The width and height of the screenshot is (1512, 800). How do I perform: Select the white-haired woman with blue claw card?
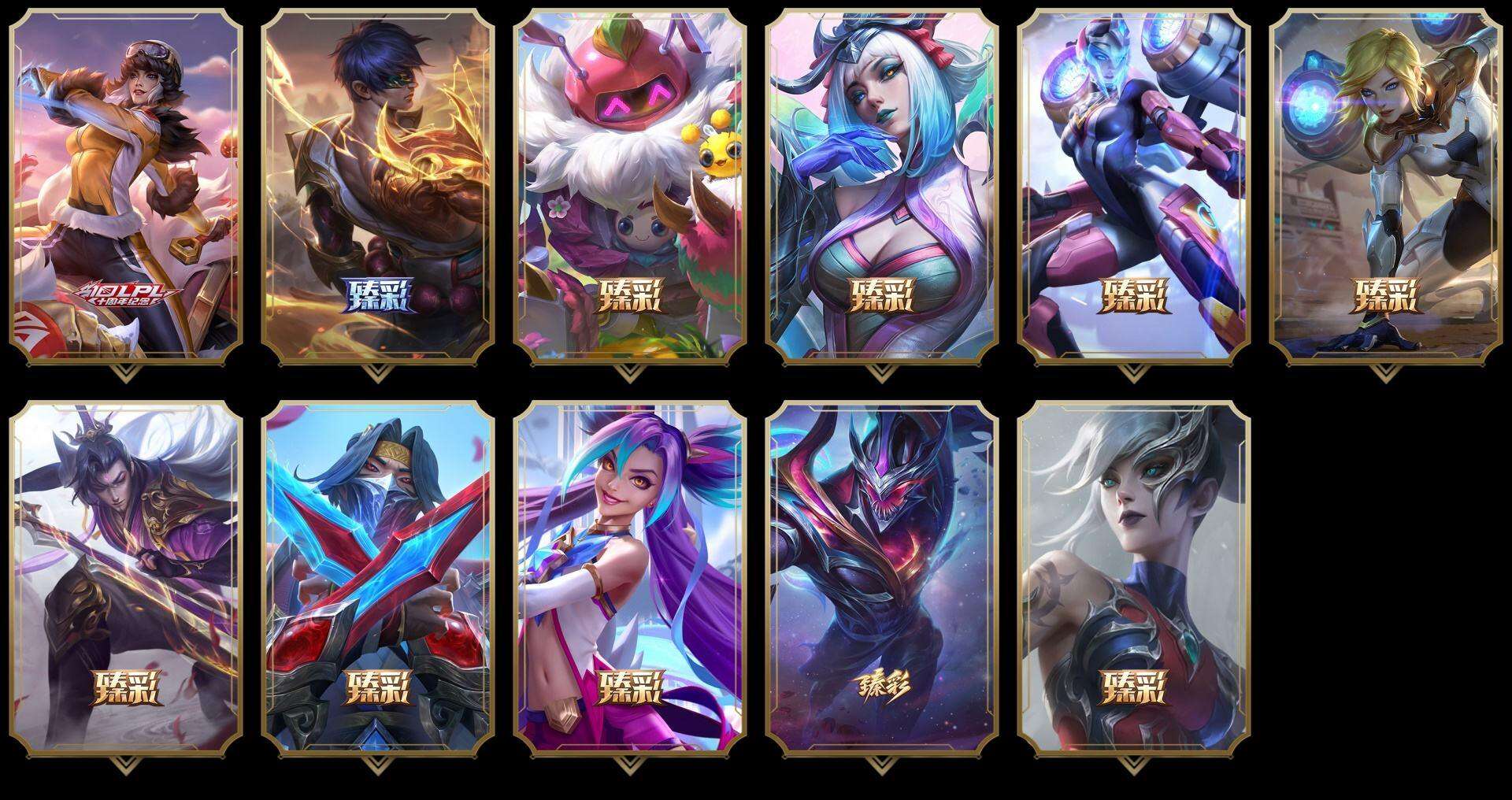[881, 186]
